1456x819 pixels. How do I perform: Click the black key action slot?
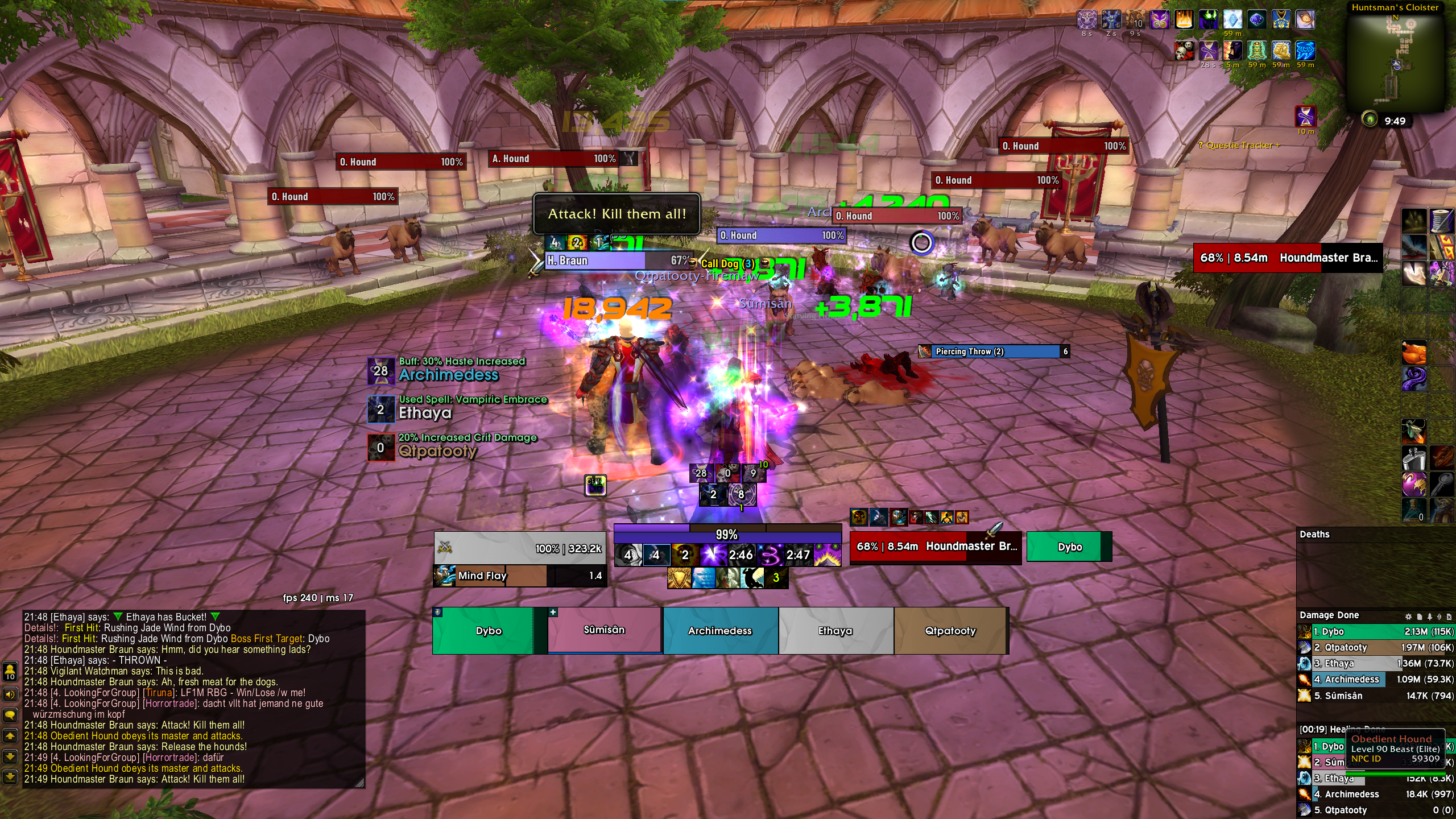[1442, 483]
